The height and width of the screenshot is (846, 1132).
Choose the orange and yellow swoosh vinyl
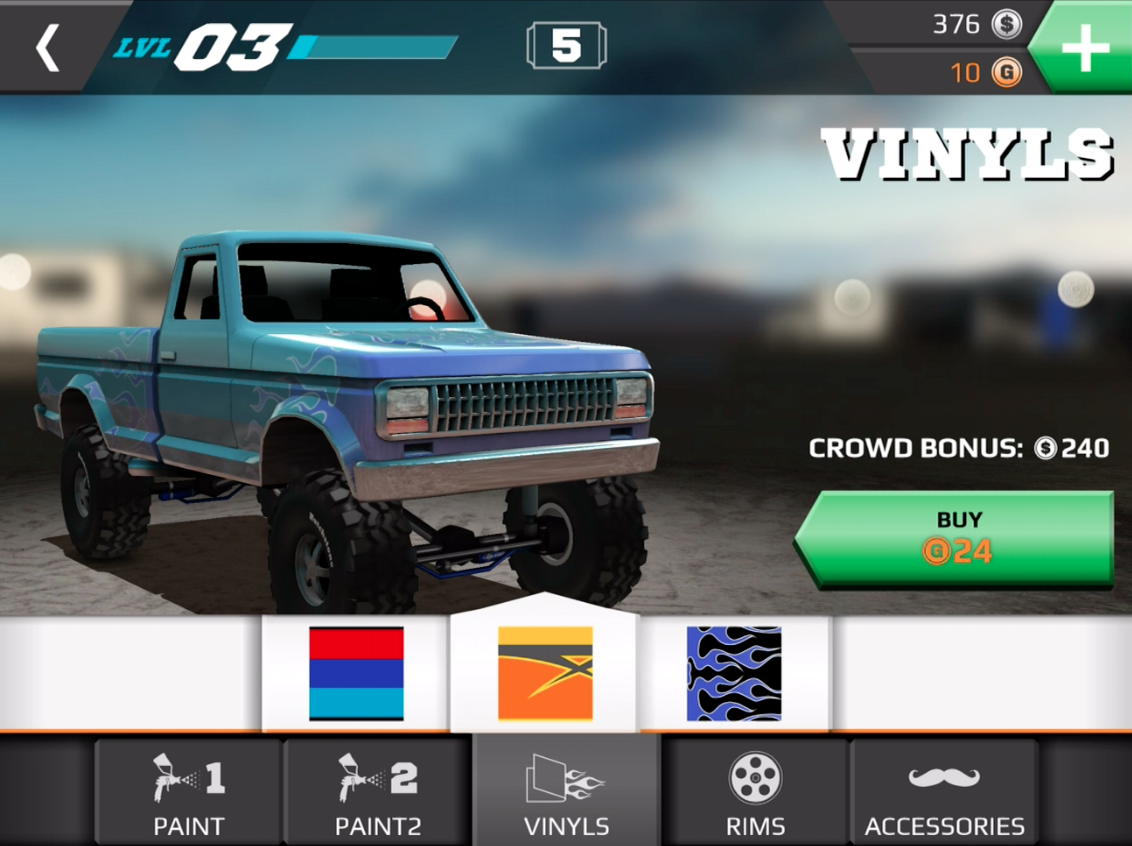[545, 673]
